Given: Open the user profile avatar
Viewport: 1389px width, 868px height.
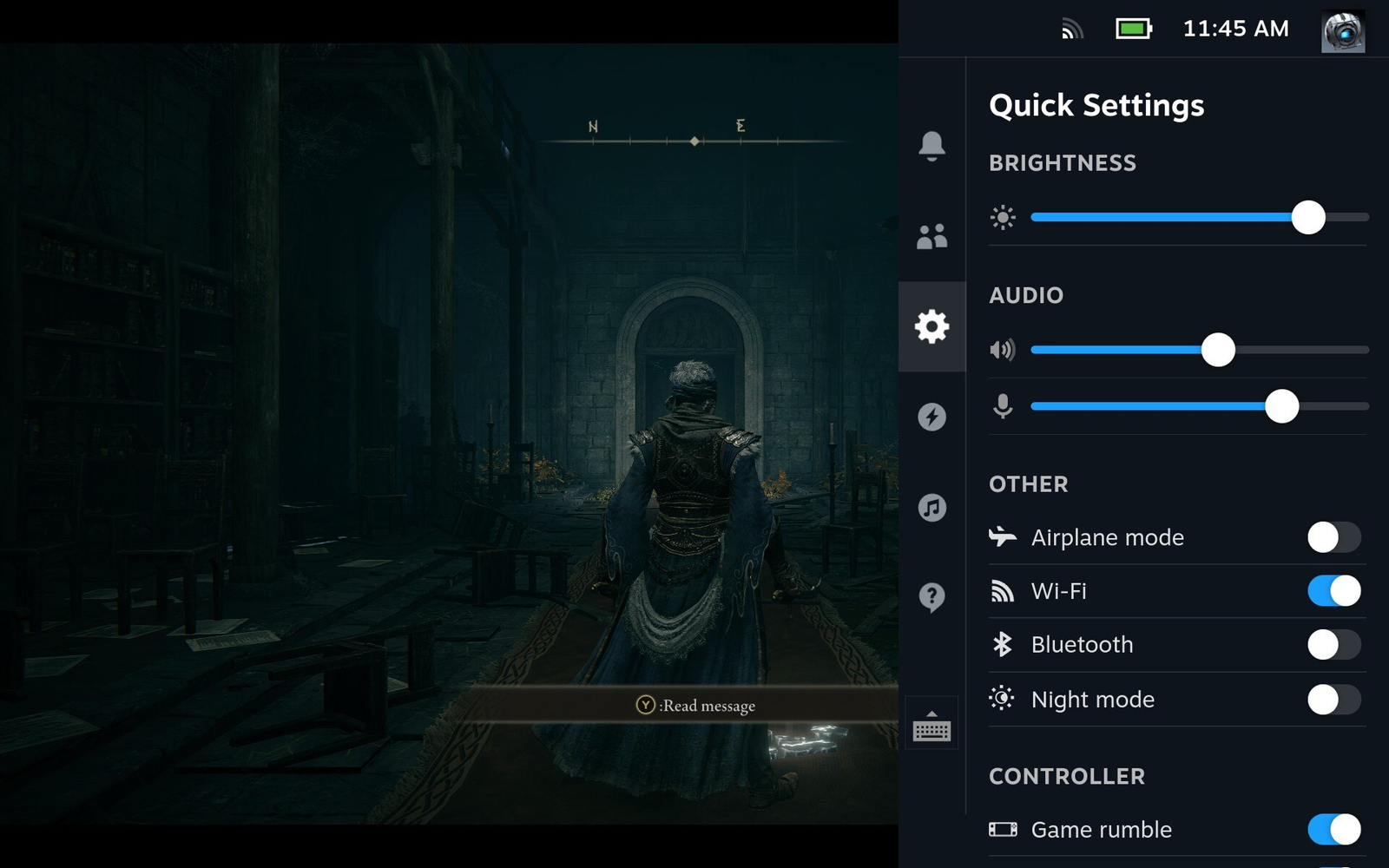Looking at the screenshot, I should coord(1342,32).
